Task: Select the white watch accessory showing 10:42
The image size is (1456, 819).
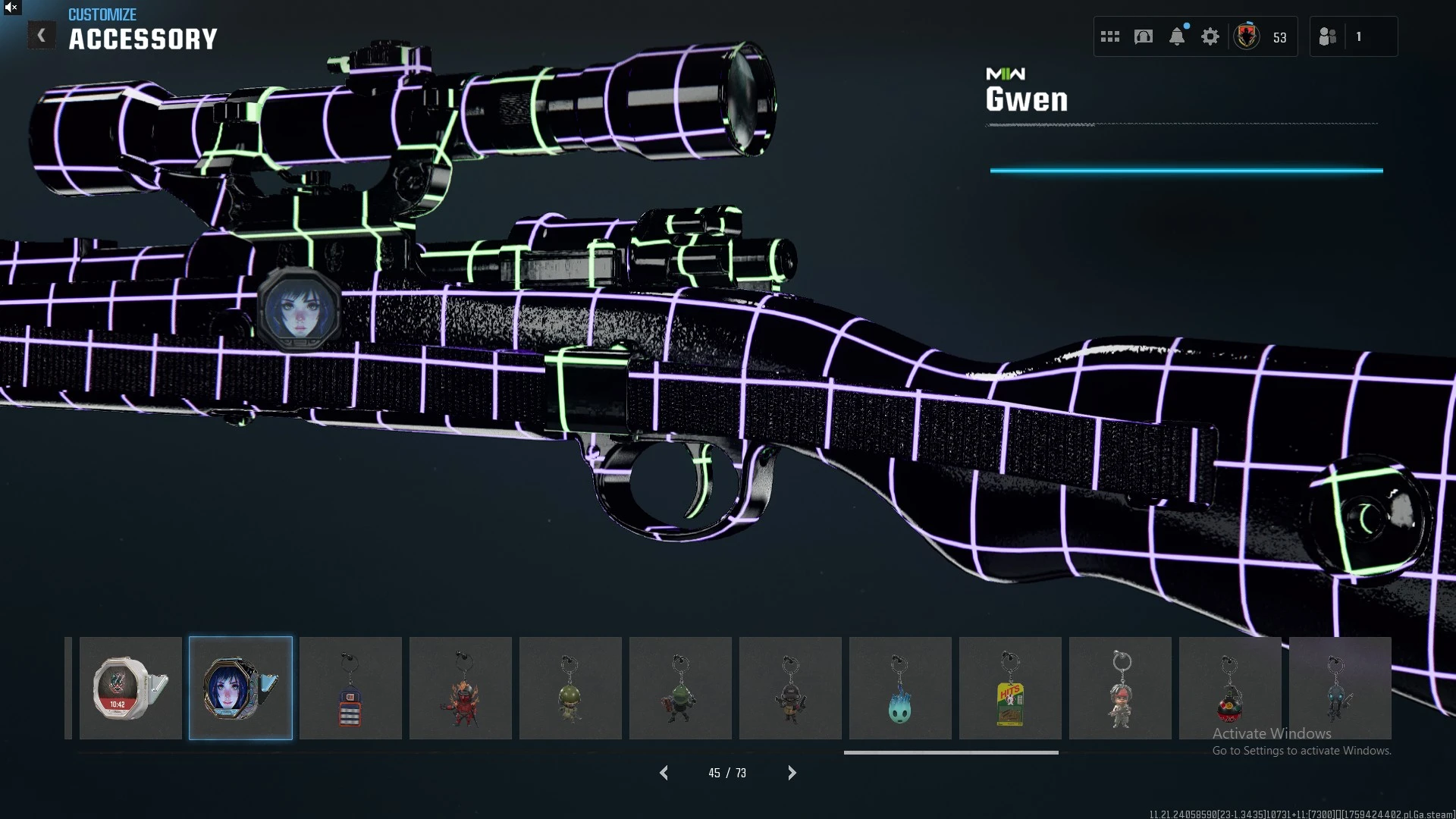Action: click(130, 688)
